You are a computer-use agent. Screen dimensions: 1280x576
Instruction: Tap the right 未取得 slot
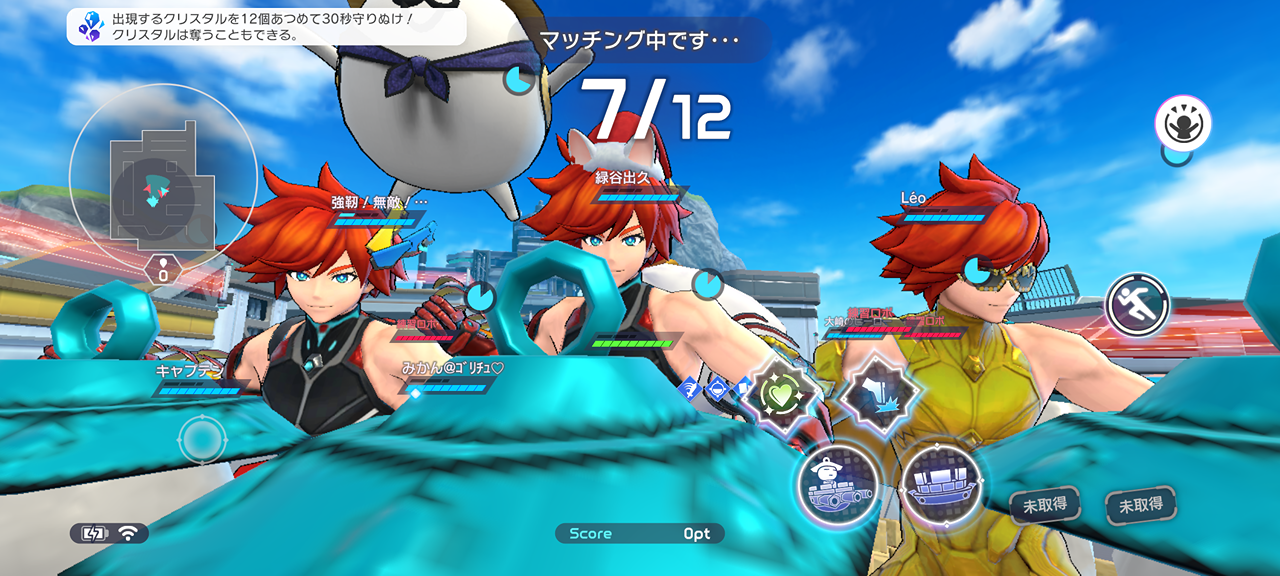click(x=1140, y=506)
